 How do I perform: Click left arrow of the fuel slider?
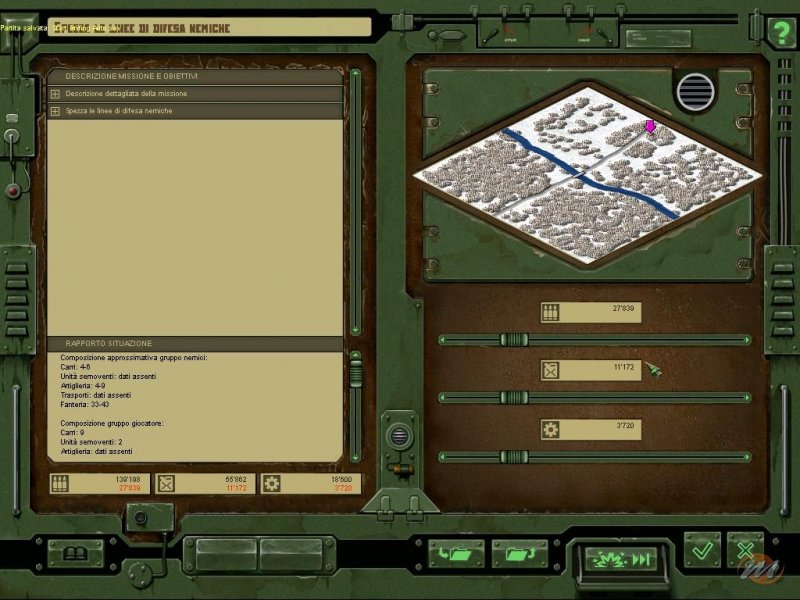click(x=443, y=398)
